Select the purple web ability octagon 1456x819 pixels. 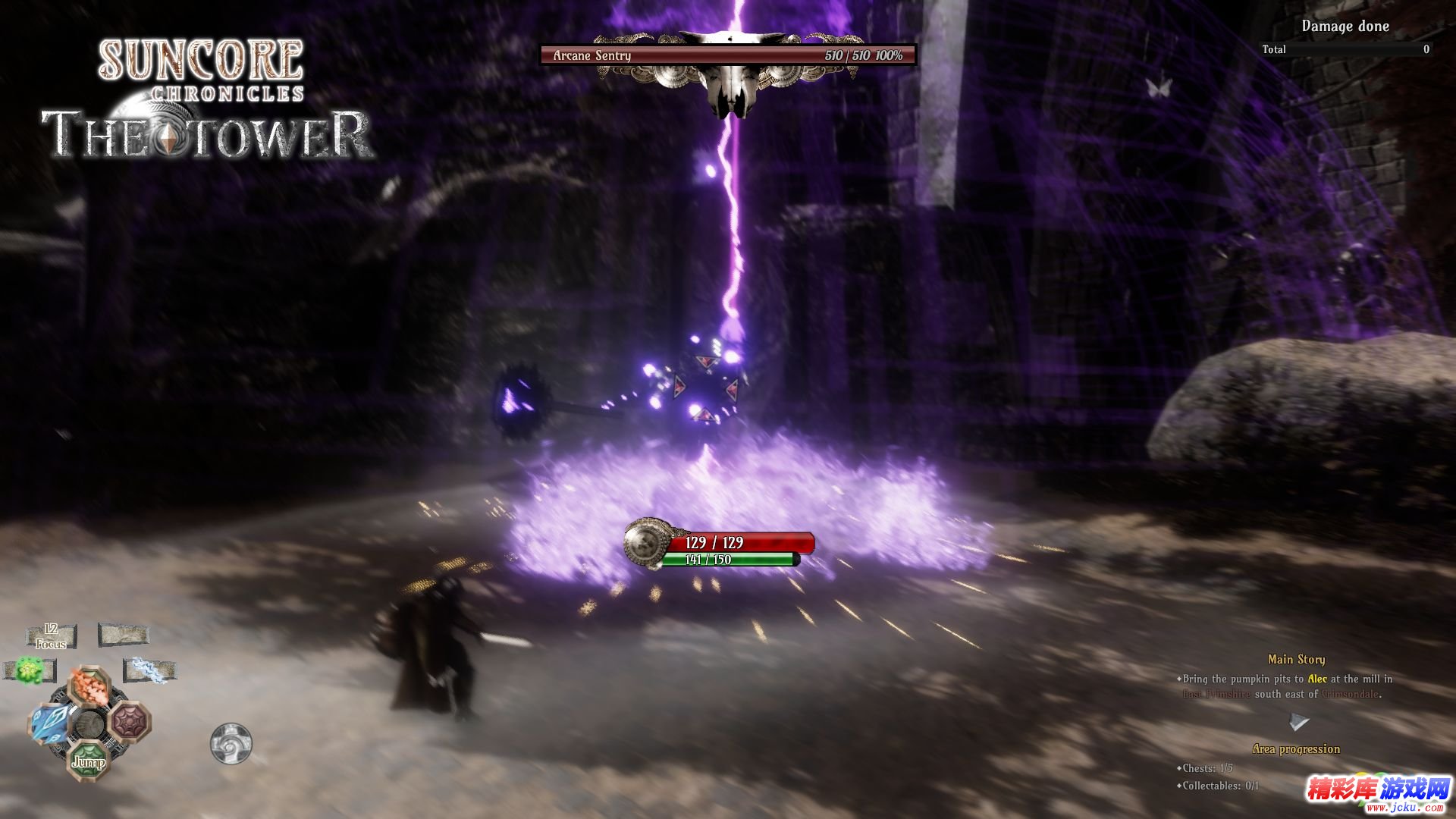click(131, 721)
